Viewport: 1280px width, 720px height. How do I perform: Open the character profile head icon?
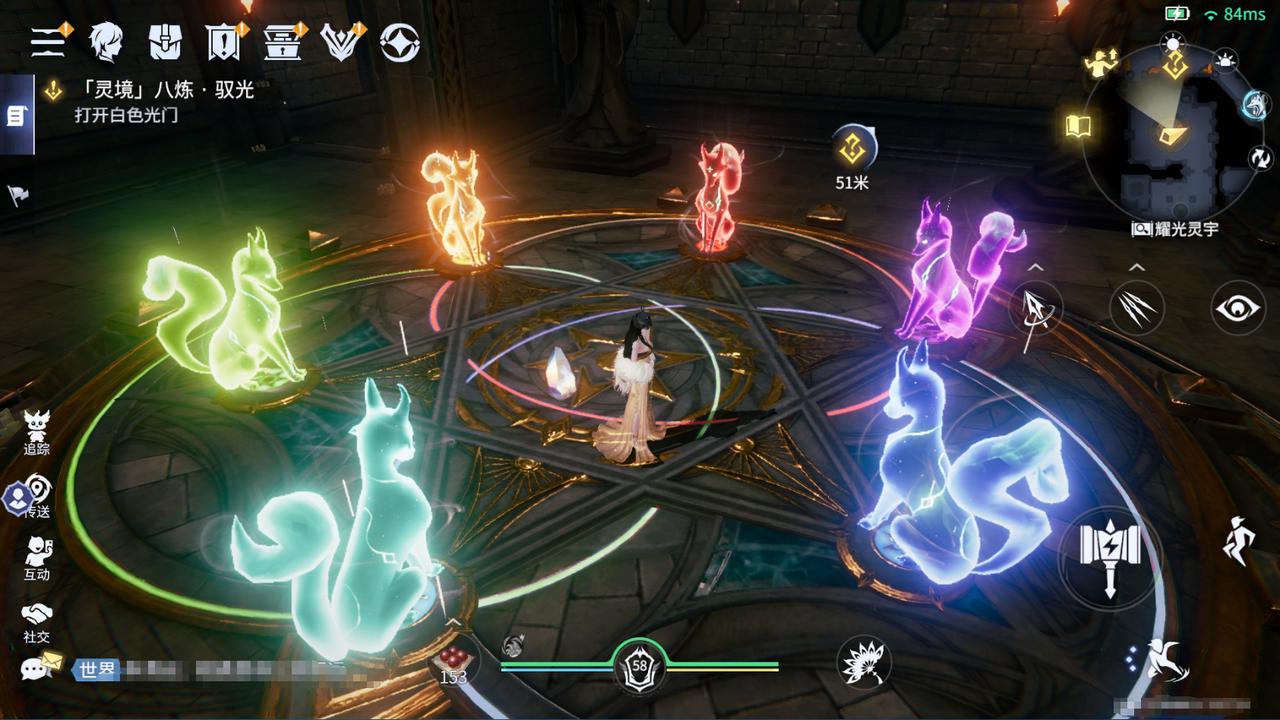105,42
